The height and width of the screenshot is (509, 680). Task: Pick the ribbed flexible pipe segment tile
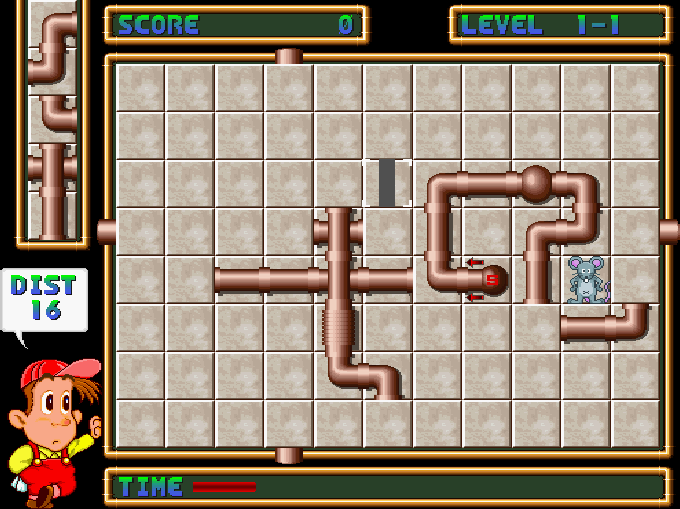click(339, 328)
